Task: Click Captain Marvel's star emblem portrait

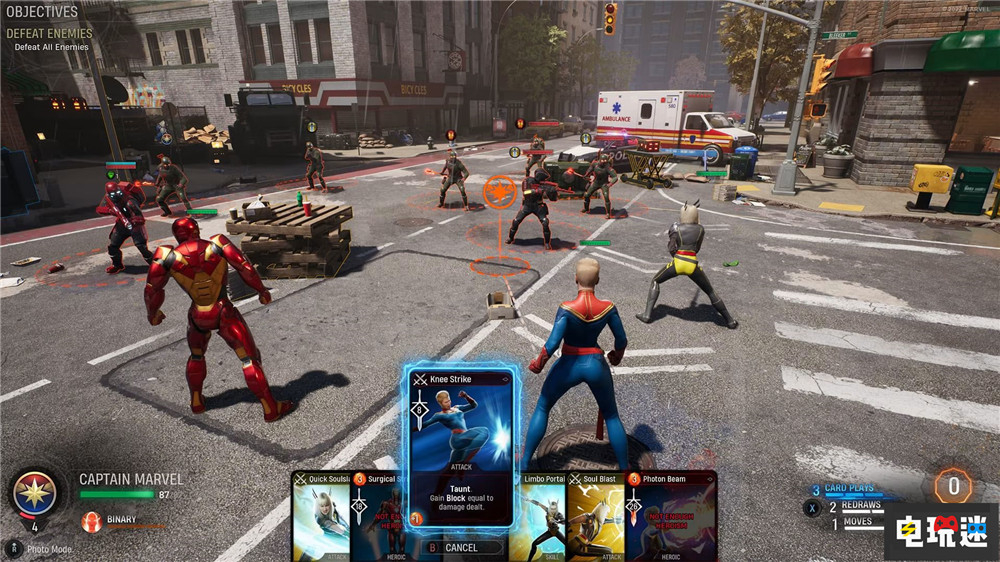Action: click(x=35, y=493)
